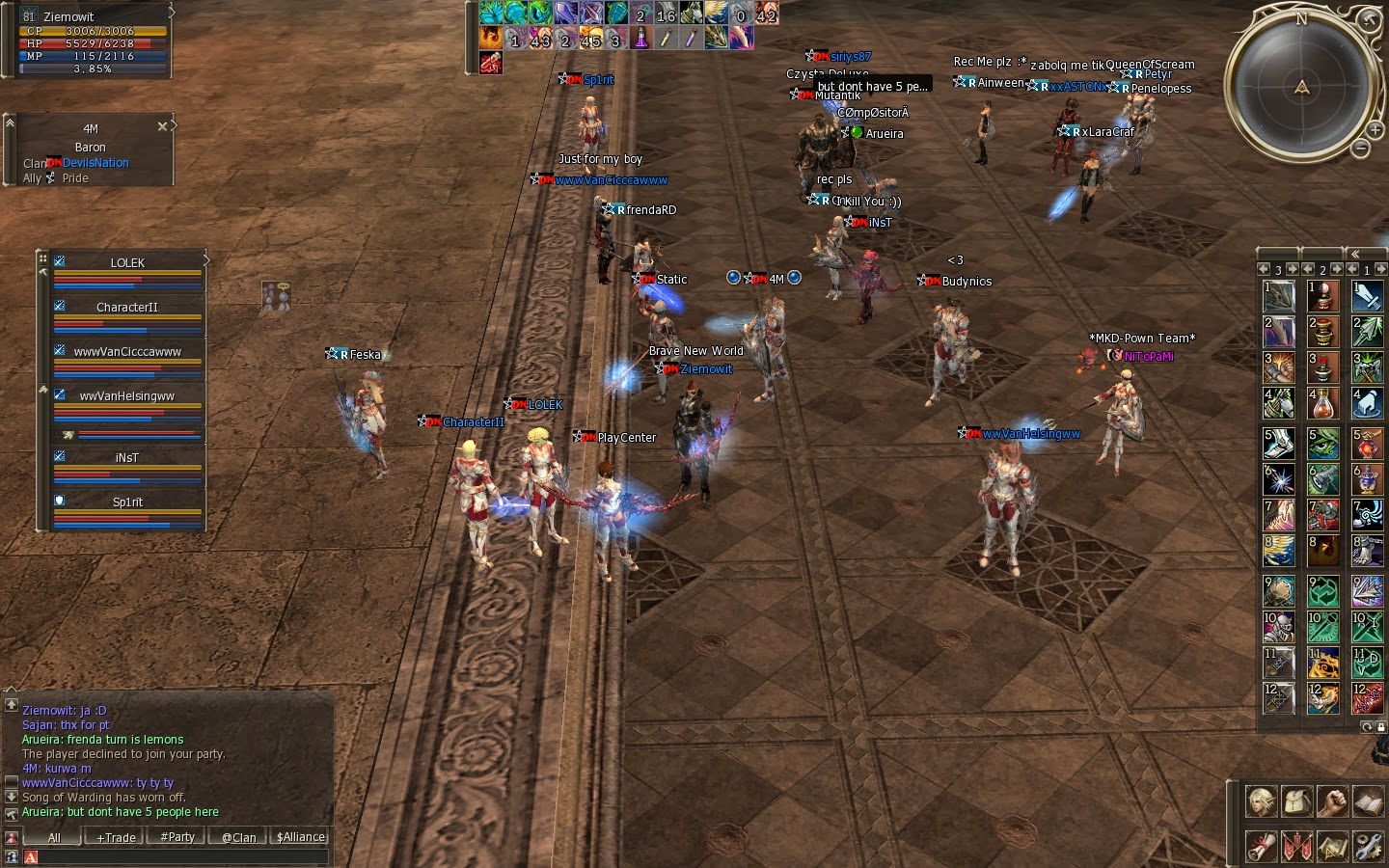Toggle the checkbox next to party member LOLEK
Screen dimensions: 1389x868
[x=59, y=261]
